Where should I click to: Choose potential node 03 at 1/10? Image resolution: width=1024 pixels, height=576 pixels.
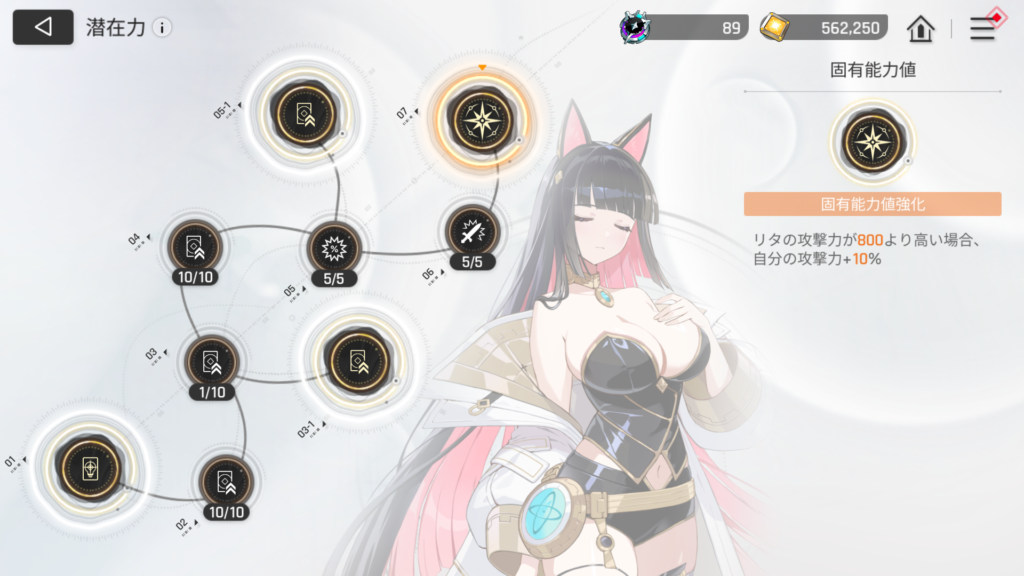coord(212,362)
